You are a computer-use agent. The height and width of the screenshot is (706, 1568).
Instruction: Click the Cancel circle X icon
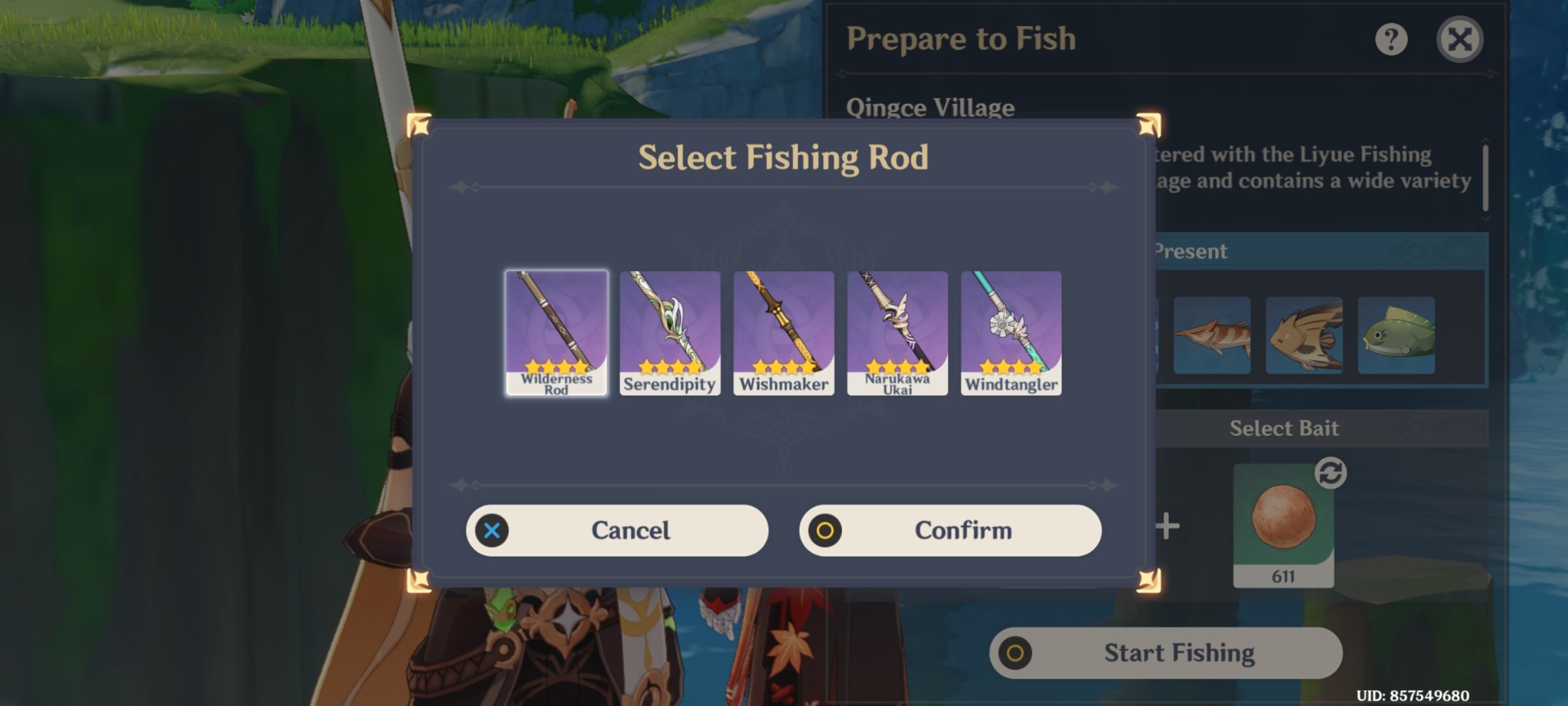[493, 530]
